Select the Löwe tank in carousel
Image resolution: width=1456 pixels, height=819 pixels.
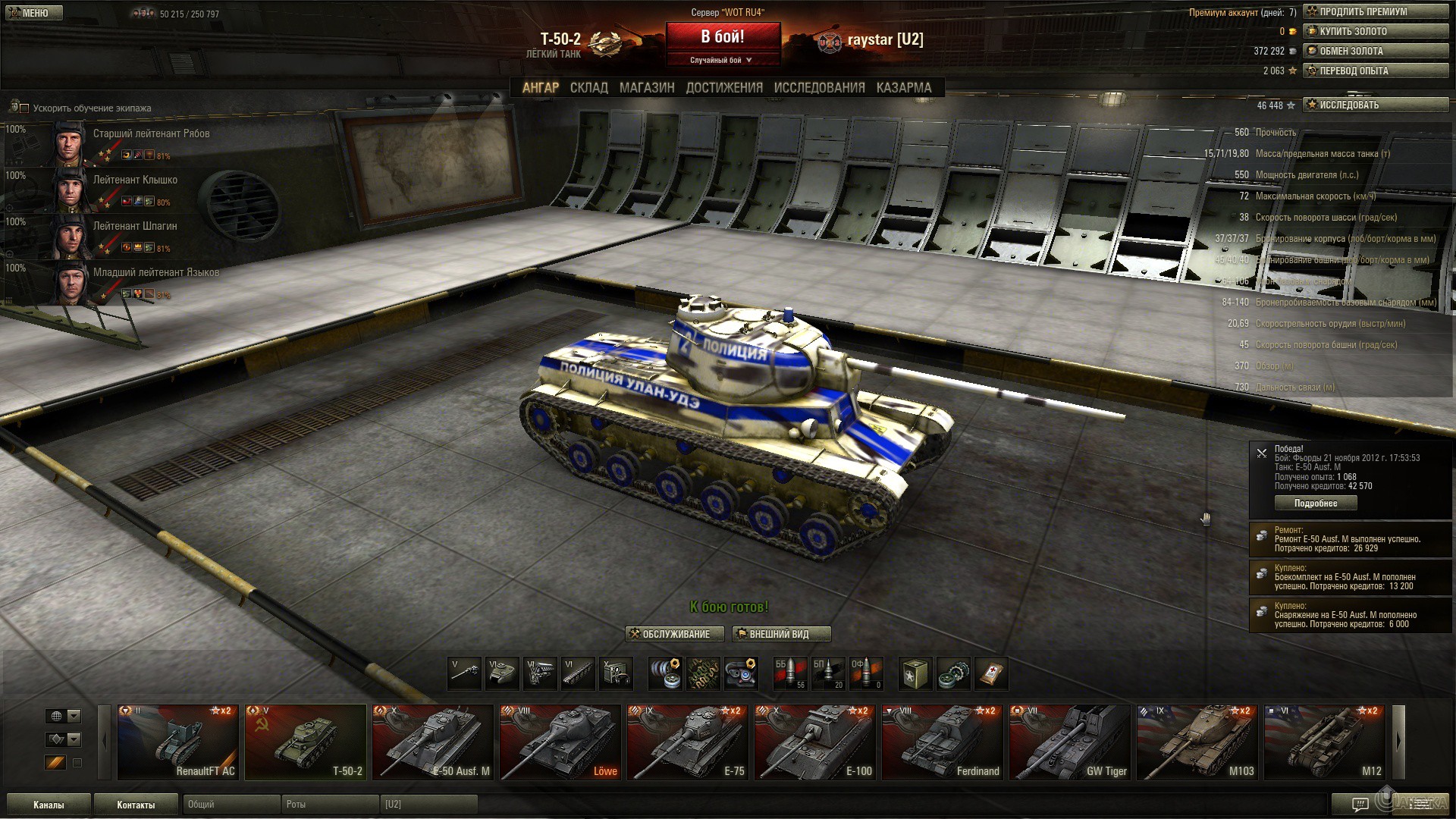[x=560, y=742]
